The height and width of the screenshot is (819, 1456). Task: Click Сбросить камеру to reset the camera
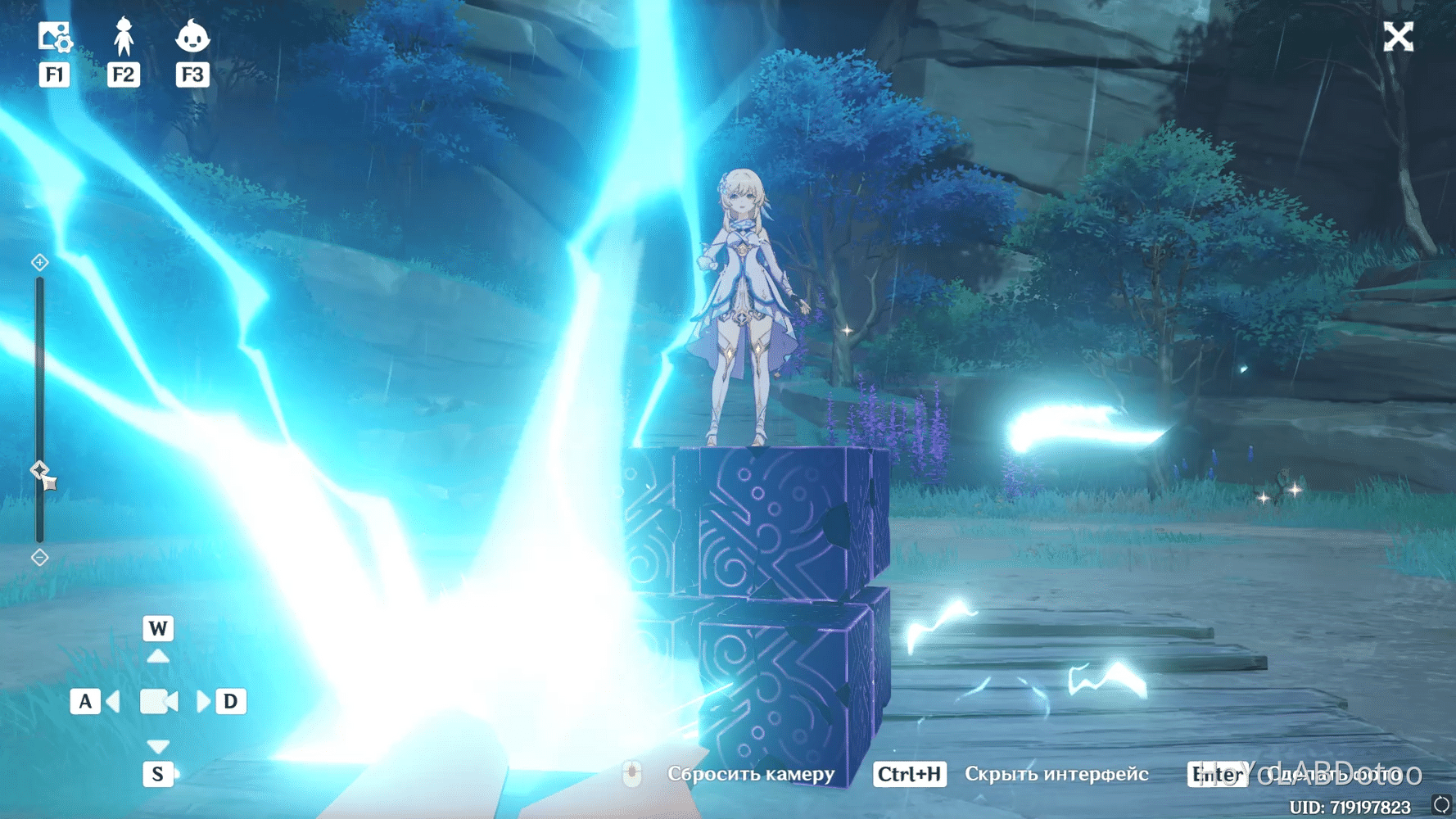pyautogui.click(x=751, y=774)
